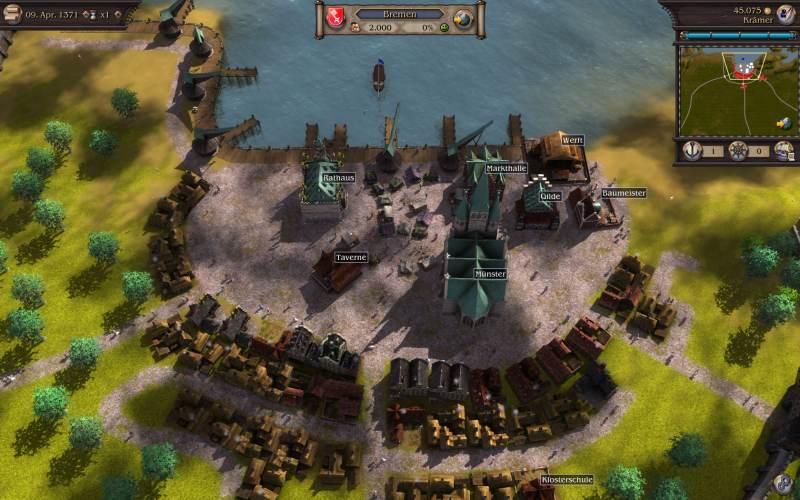The image size is (800, 500).
Task: Select the Markthalle building label
Action: [x=506, y=168]
